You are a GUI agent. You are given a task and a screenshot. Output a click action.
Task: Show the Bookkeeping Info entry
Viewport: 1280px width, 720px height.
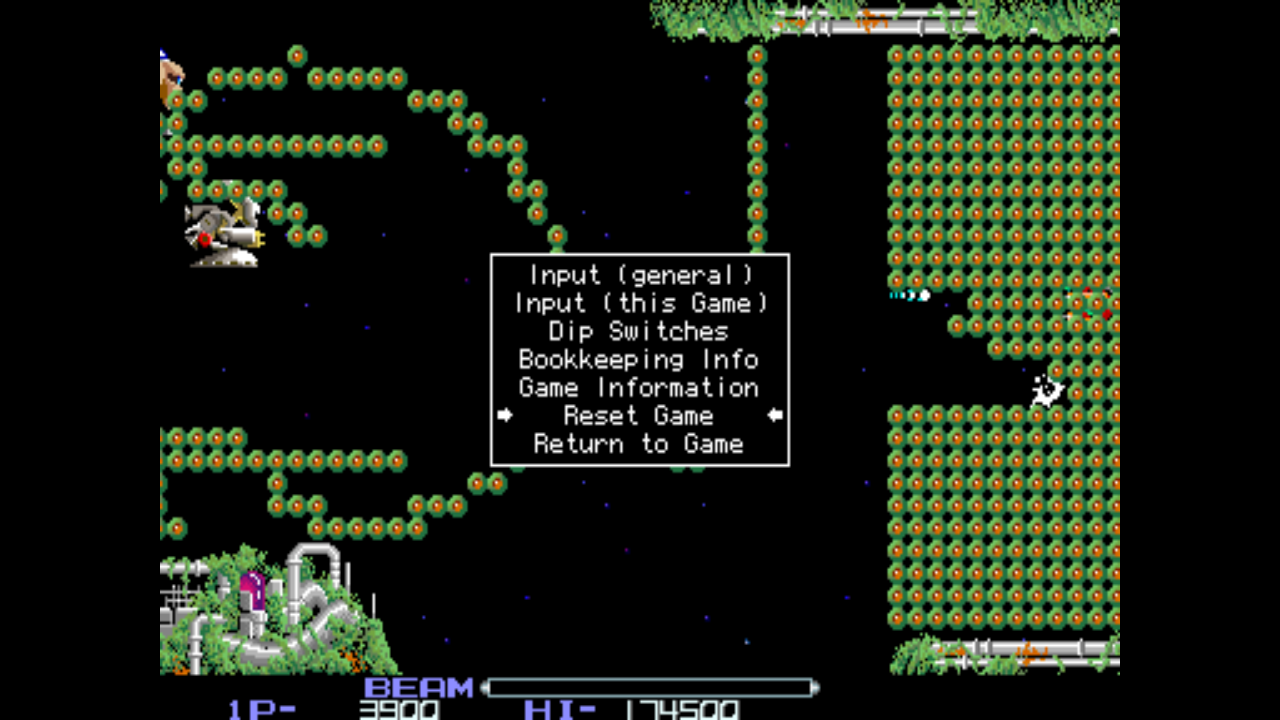click(x=640, y=359)
